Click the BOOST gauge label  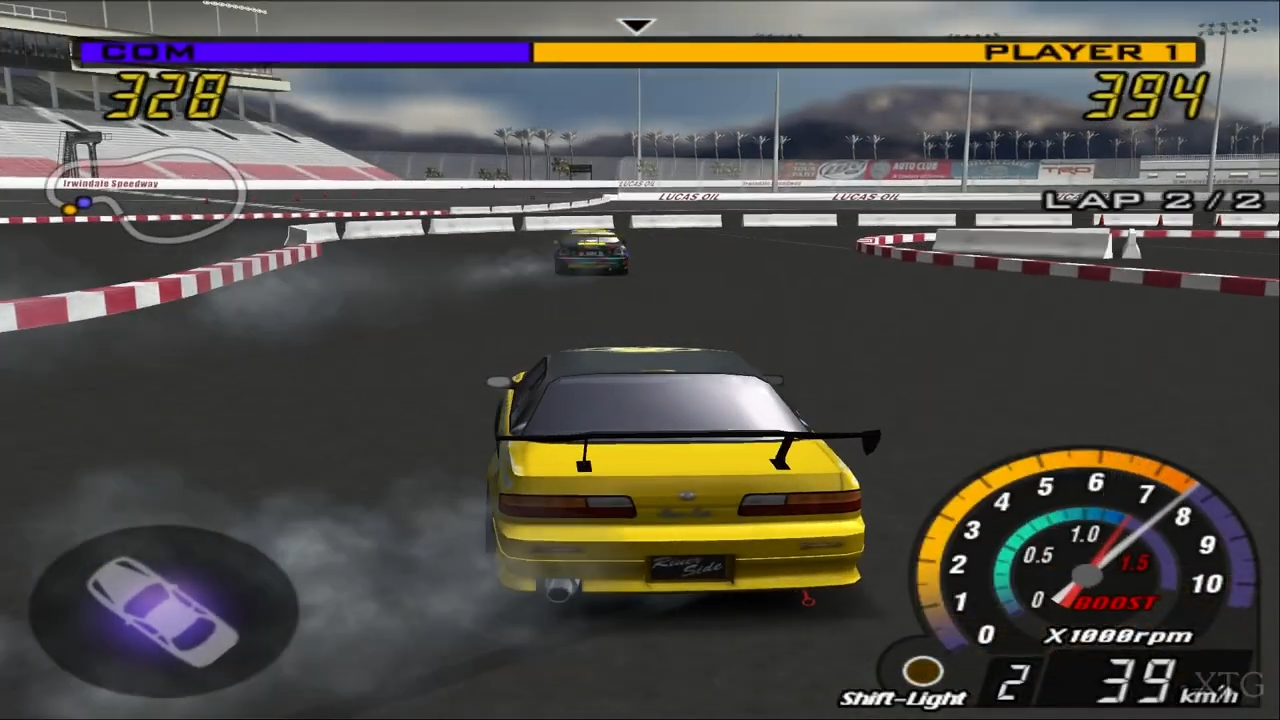(1115, 600)
